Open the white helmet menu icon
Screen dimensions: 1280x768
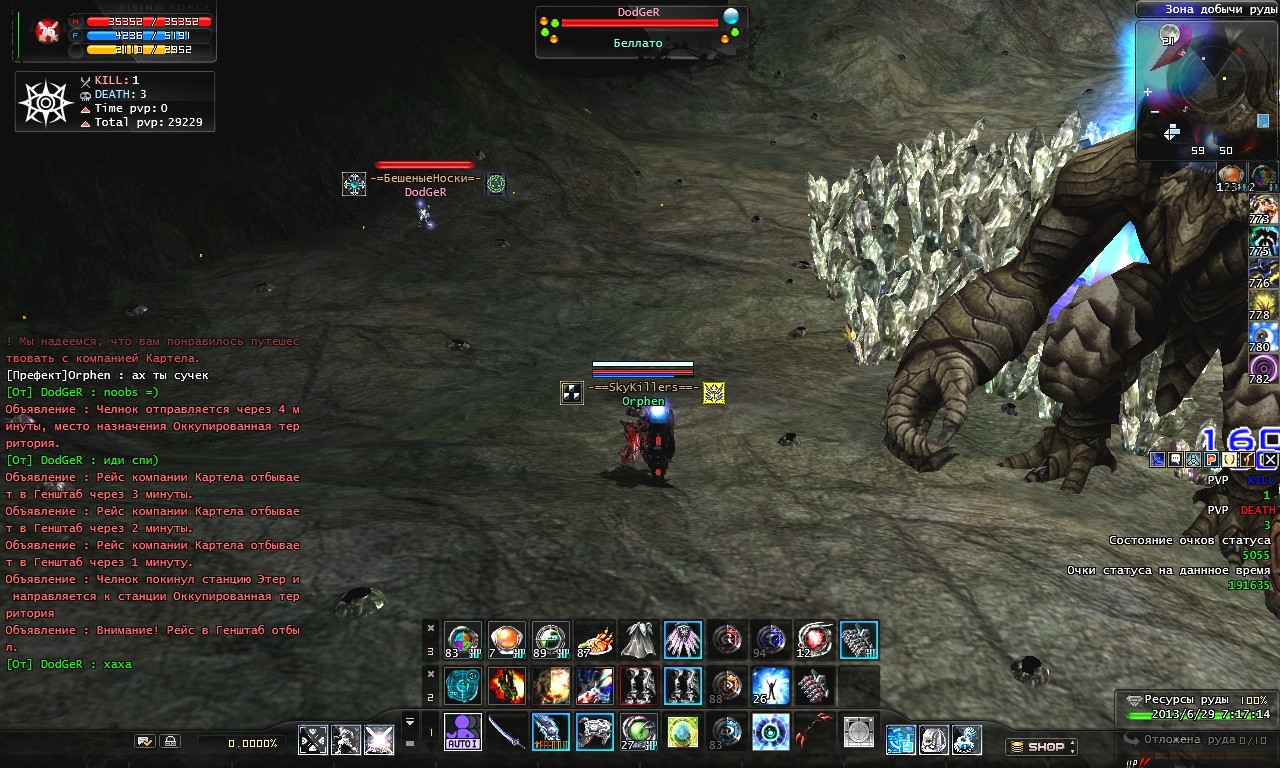[933, 740]
